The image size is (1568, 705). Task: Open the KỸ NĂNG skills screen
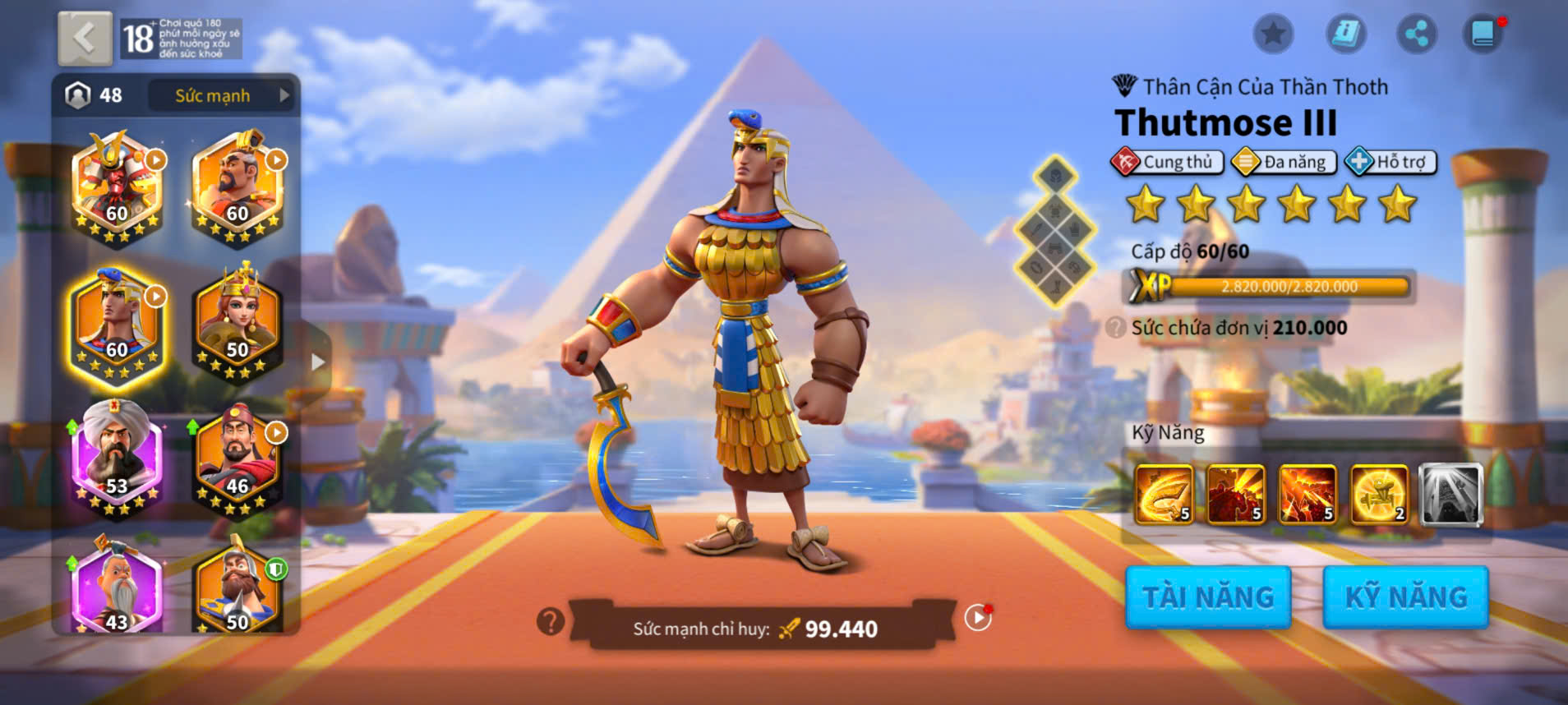tap(1405, 597)
